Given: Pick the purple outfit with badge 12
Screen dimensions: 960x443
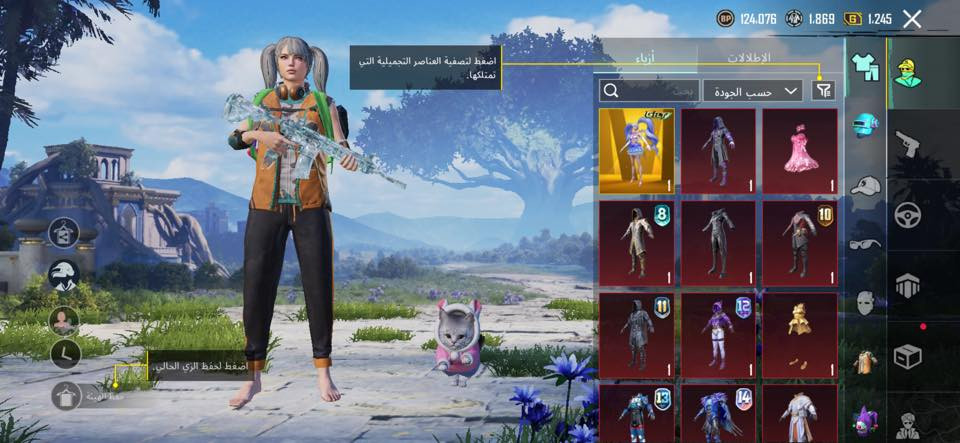Looking at the screenshot, I should (718, 335).
